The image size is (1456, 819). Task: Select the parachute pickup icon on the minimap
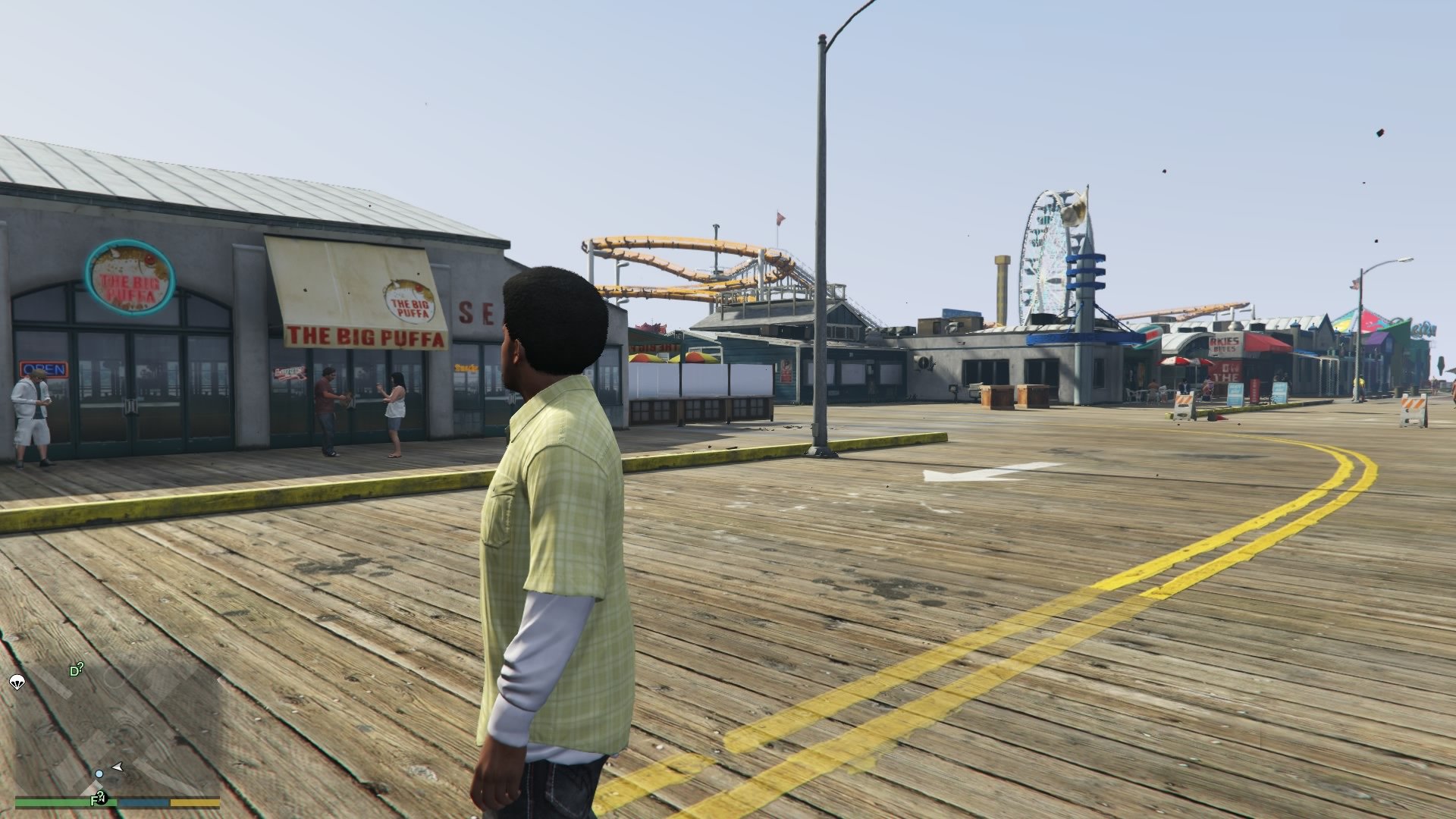[x=17, y=682]
